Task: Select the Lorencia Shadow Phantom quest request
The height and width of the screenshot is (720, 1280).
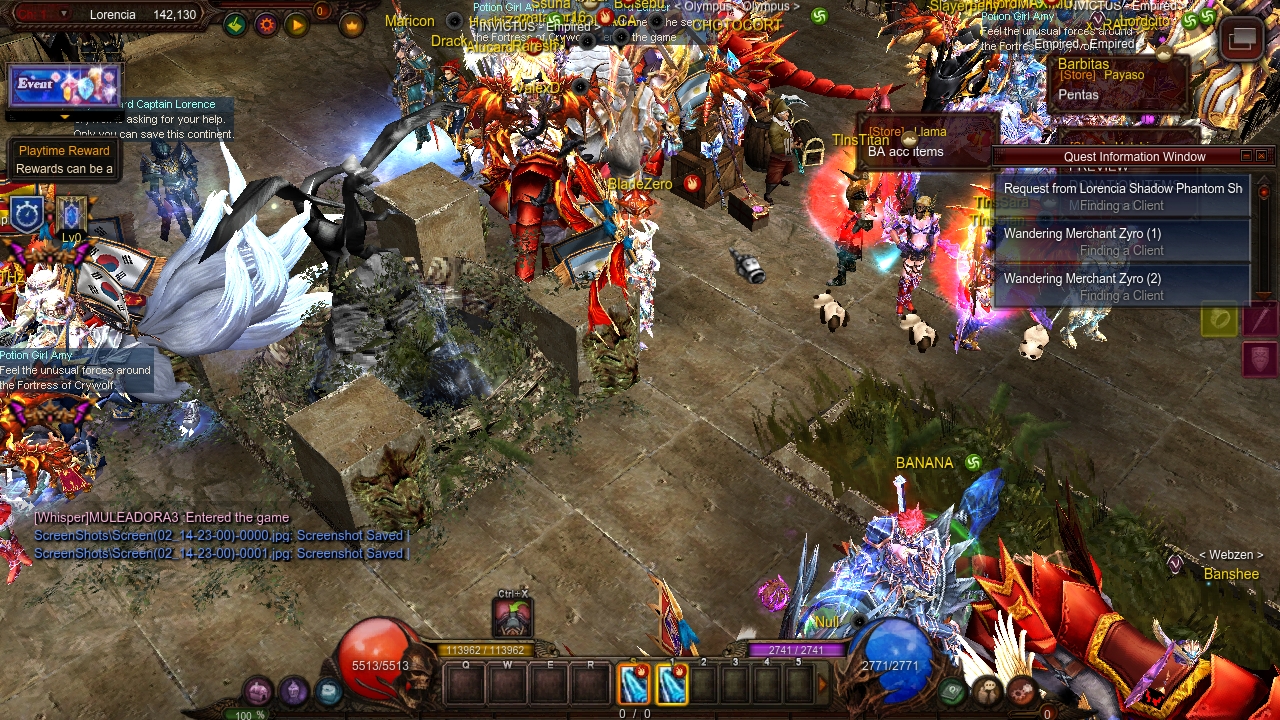Action: pyautogui.click(x=1122, y=196)
